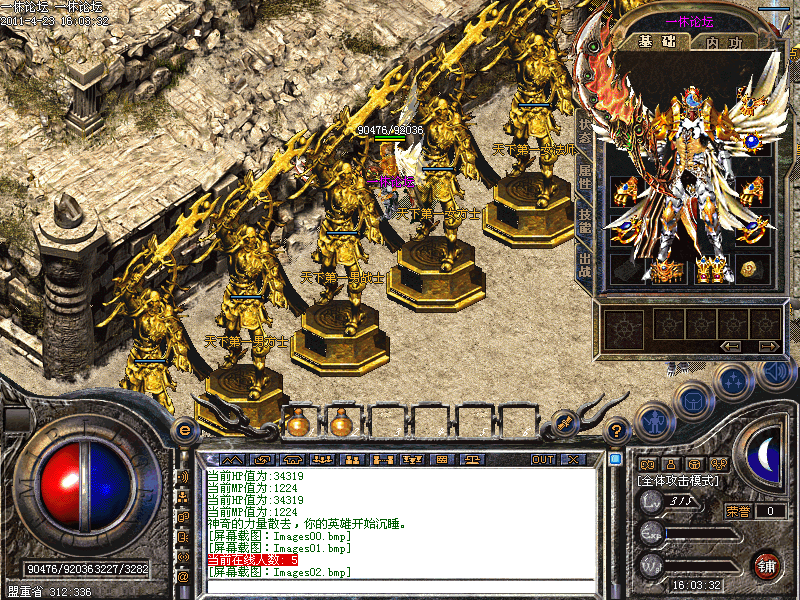
Task: Select the 基础 tab
Action: click(657, 41)
